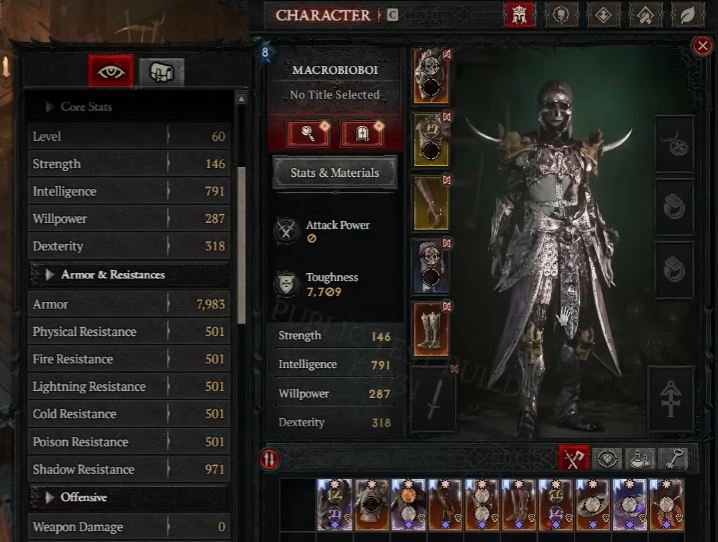Viewport: 718px width, 542px height.
Task: Switch to the eye stats view tab
Action: pyautogui.click(x=111, y=70)
